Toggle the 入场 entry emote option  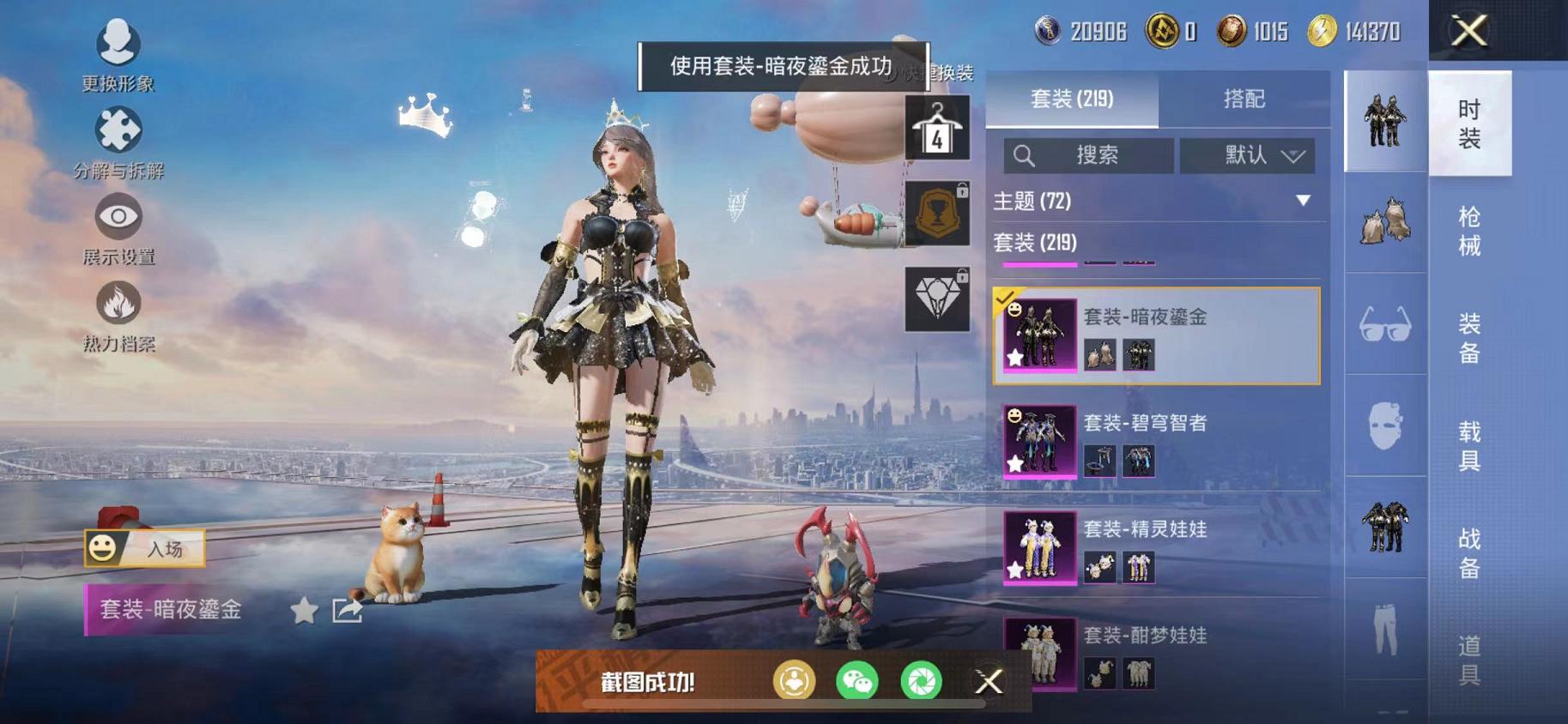[x=146, y=546]
